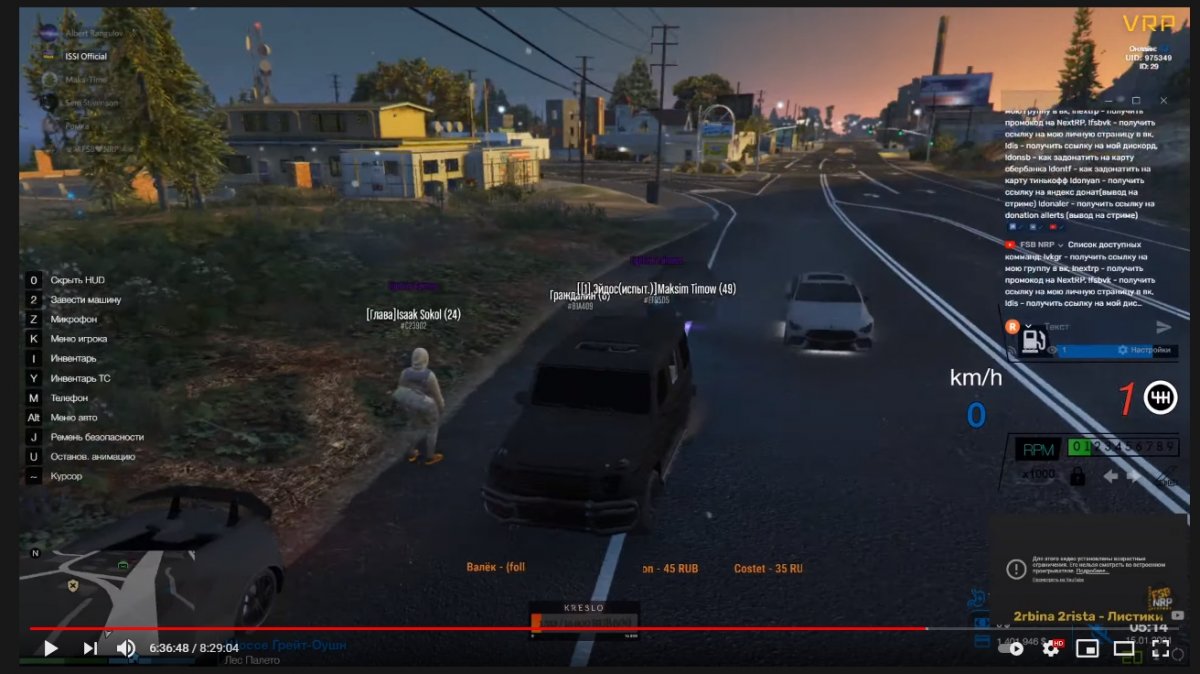The height and width of the screenshot is (674, 1200).
Task: Open the Подробнее link in age warning
Action: (x=1092, y=571)
